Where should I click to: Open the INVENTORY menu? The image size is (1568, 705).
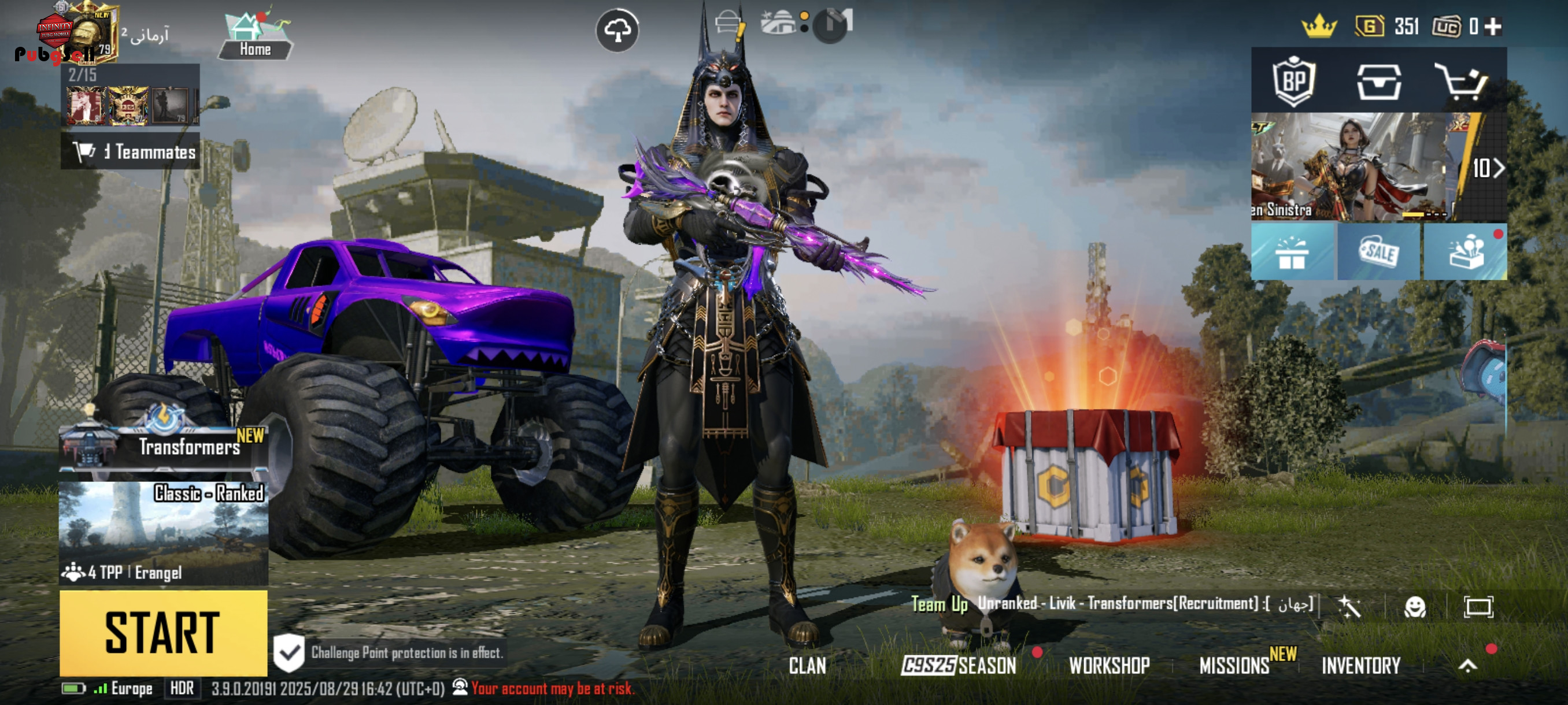click(1361, 666)
